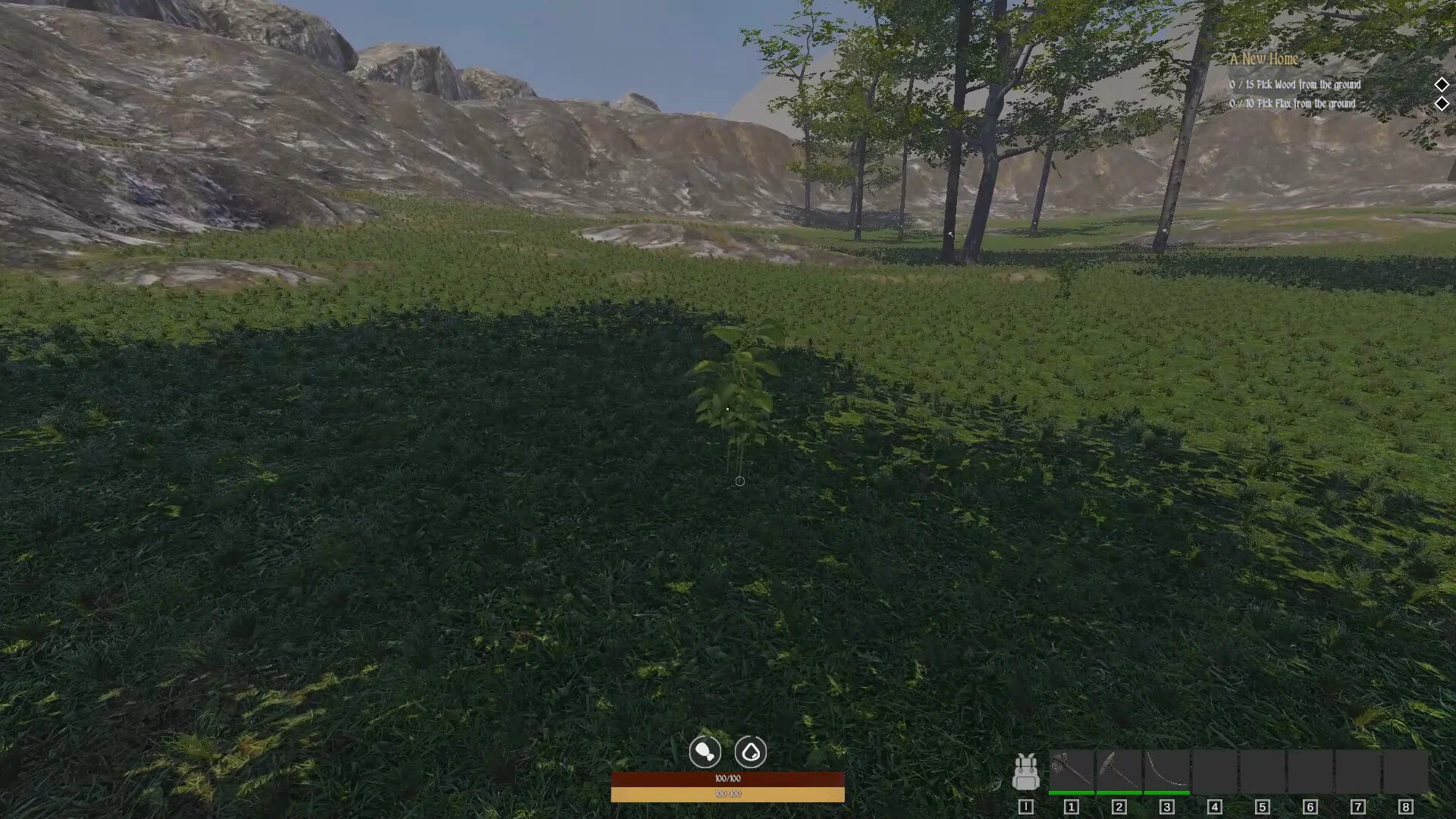Equip the pickaxe in hotbar slot 2
This screenshot has width=1456, height=819.
(x=1119, y=771)
